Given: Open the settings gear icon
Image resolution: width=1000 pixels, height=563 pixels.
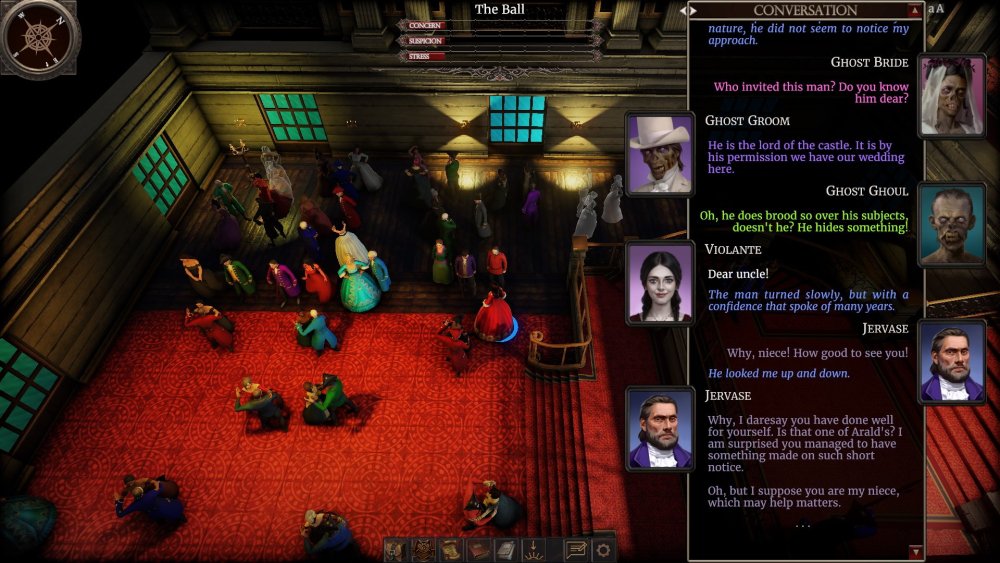Looking at the screenshot, I should pos(603,549).
